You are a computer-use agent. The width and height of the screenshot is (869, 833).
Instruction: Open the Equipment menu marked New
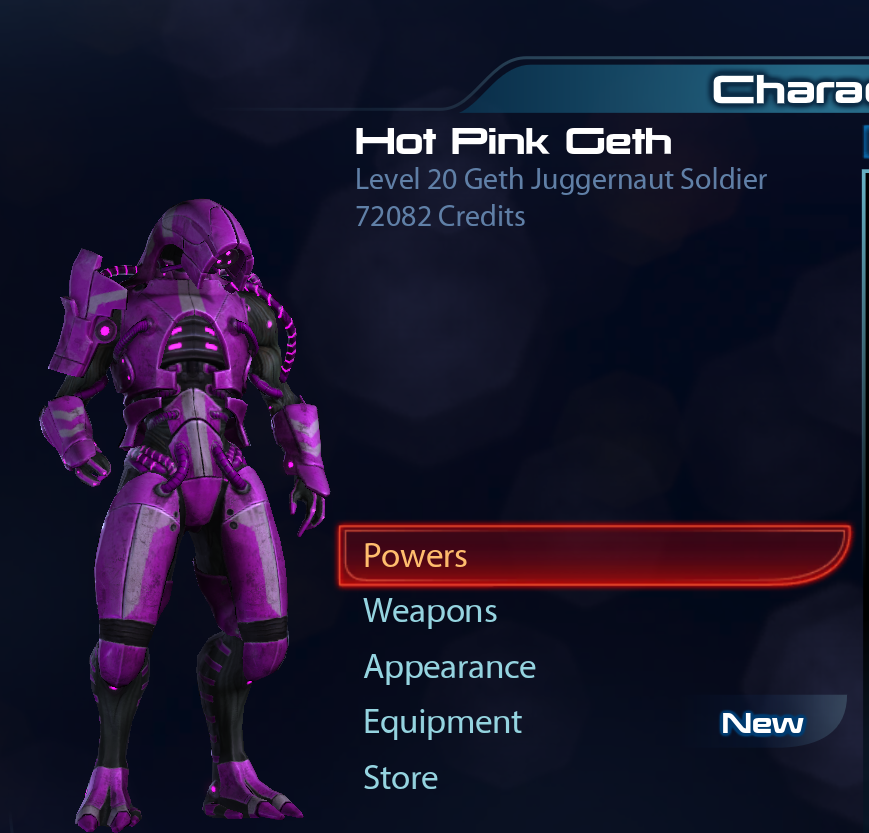pos(443,722)
